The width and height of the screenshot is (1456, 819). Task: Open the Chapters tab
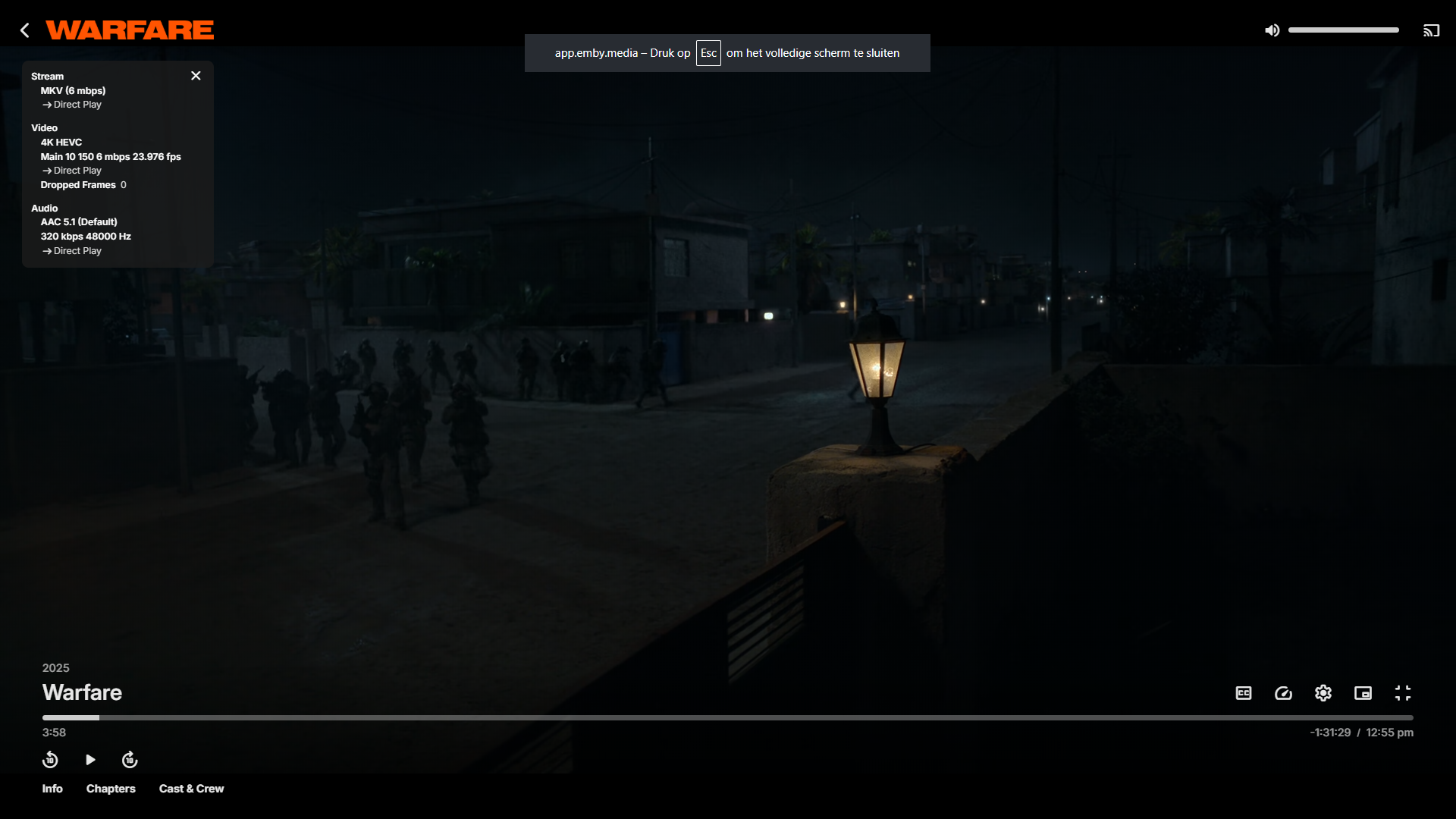[x=111, y=789]
